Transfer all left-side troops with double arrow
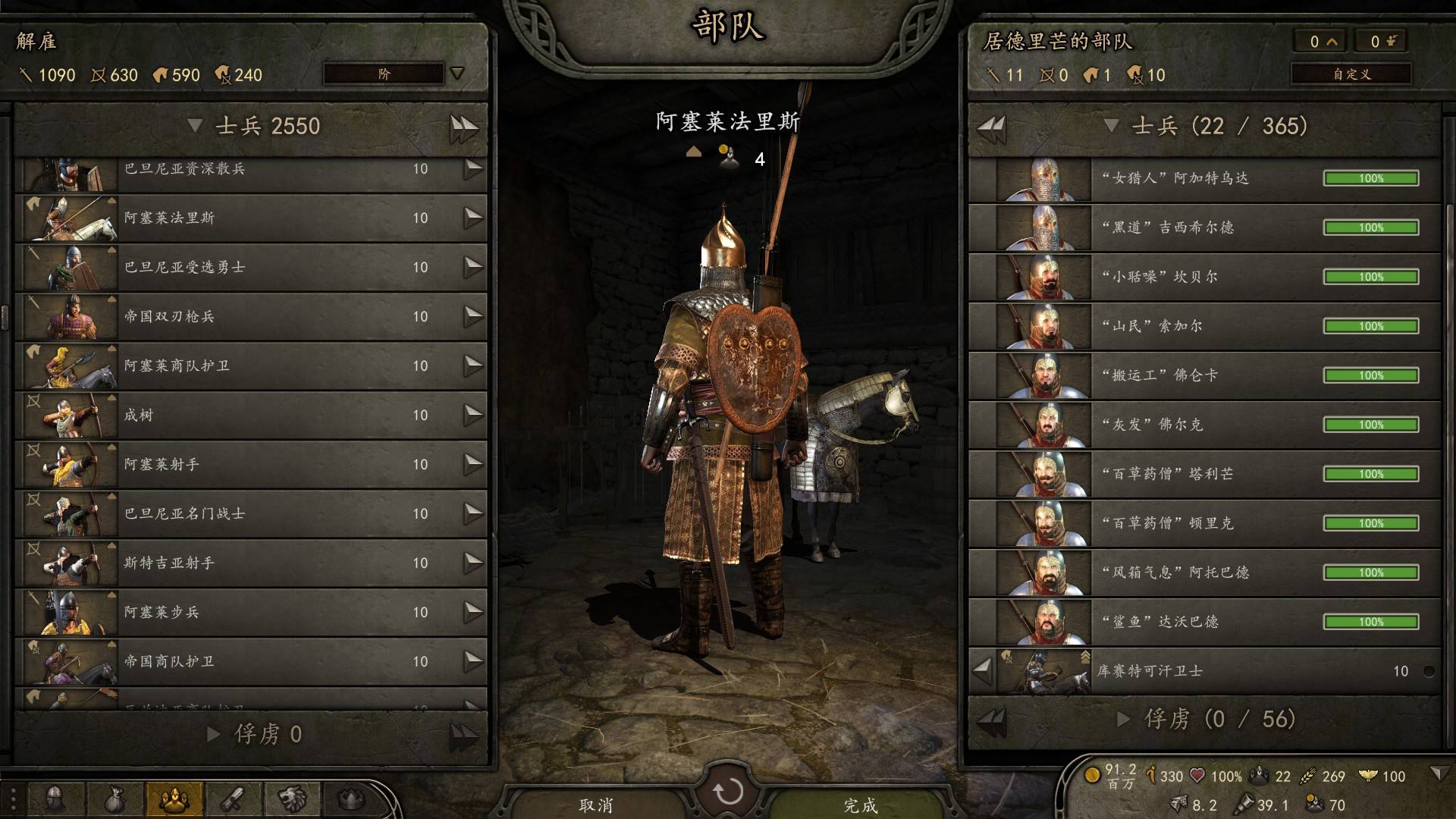The width and height of the screenshot is (1456, 819). point(463,127)
